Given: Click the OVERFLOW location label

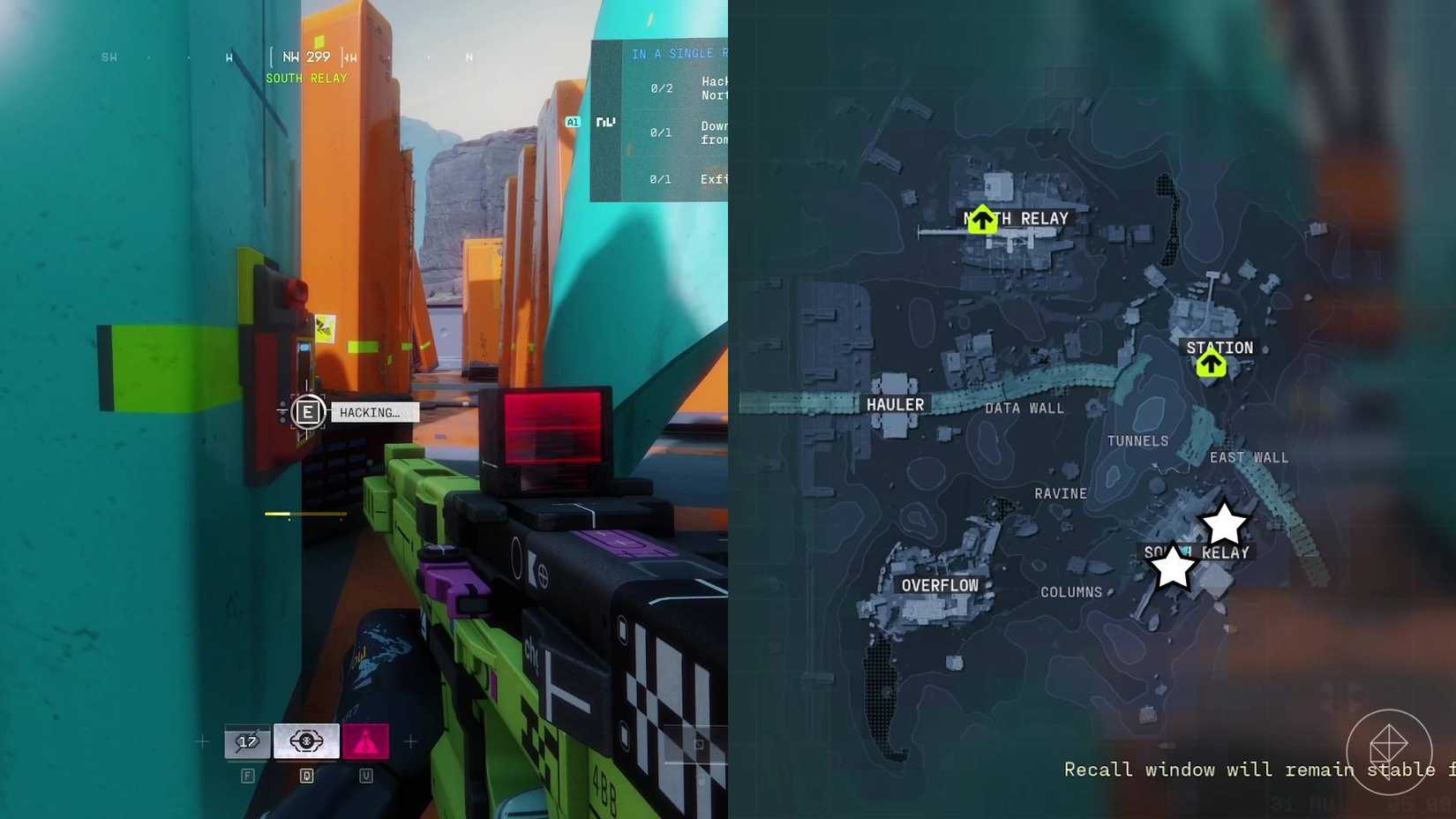Looking at the screenshot, I should pos(941,584).
